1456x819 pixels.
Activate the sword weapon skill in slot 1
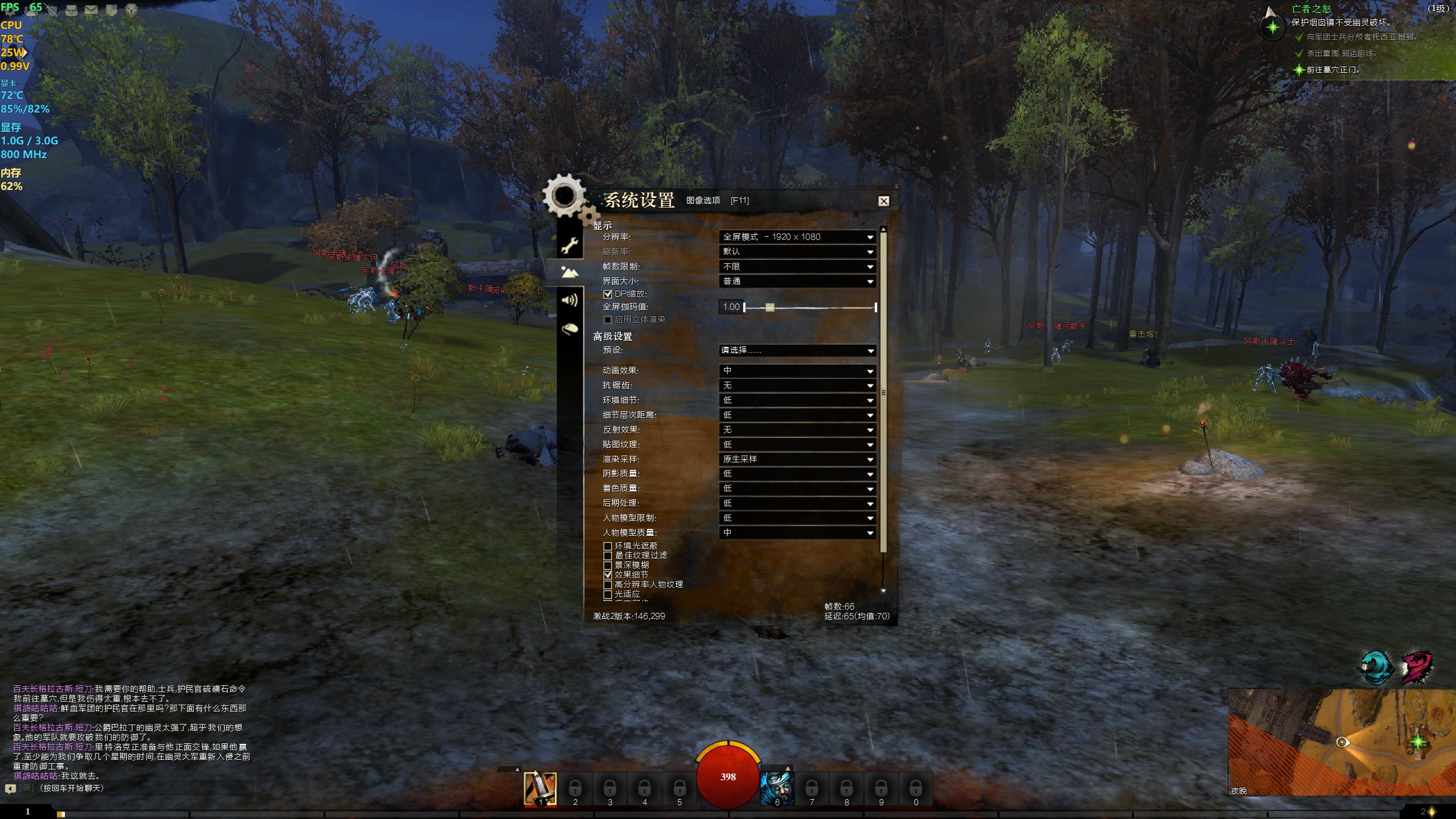540,788
